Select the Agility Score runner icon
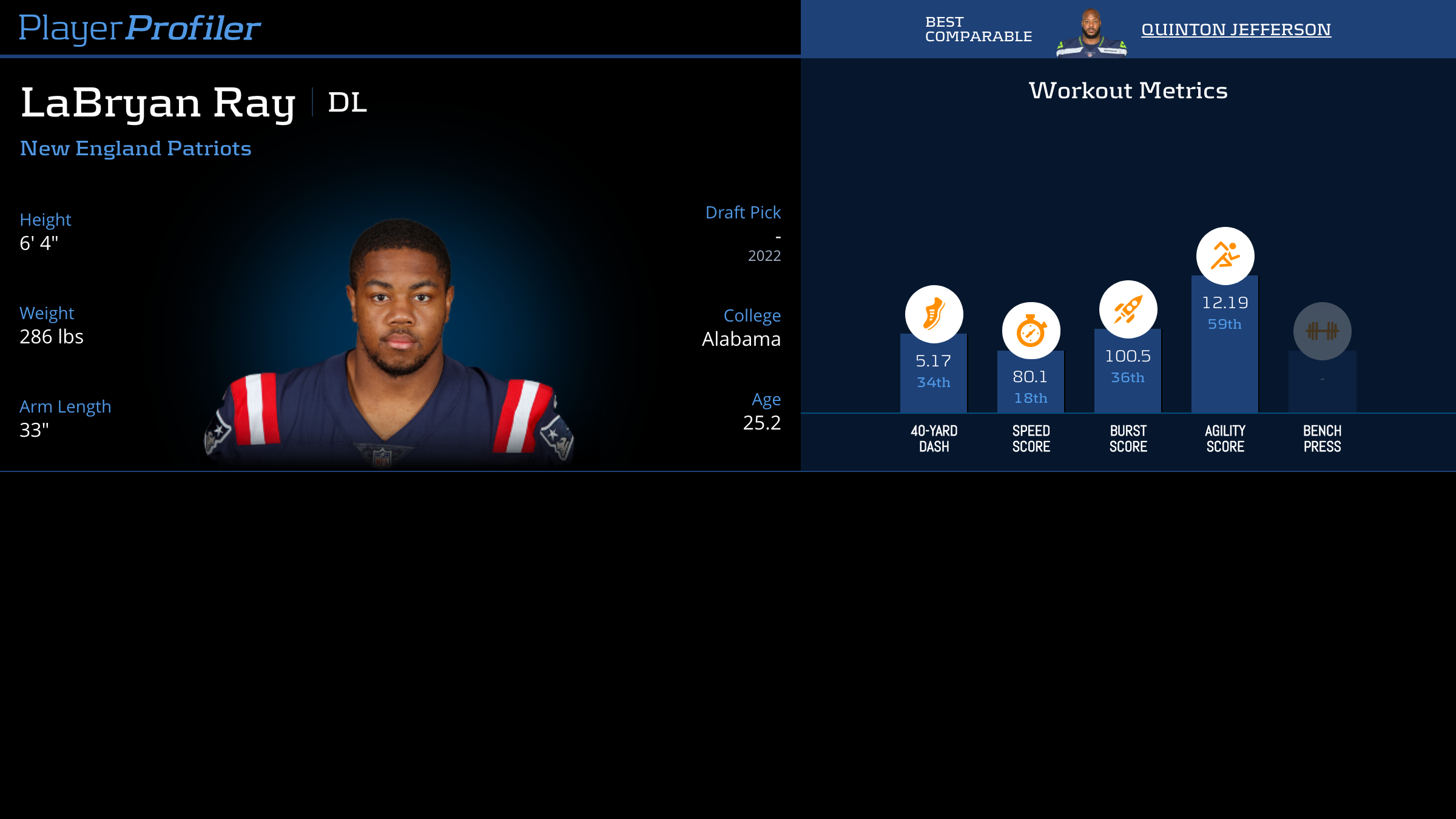 tap(1225, 256)
